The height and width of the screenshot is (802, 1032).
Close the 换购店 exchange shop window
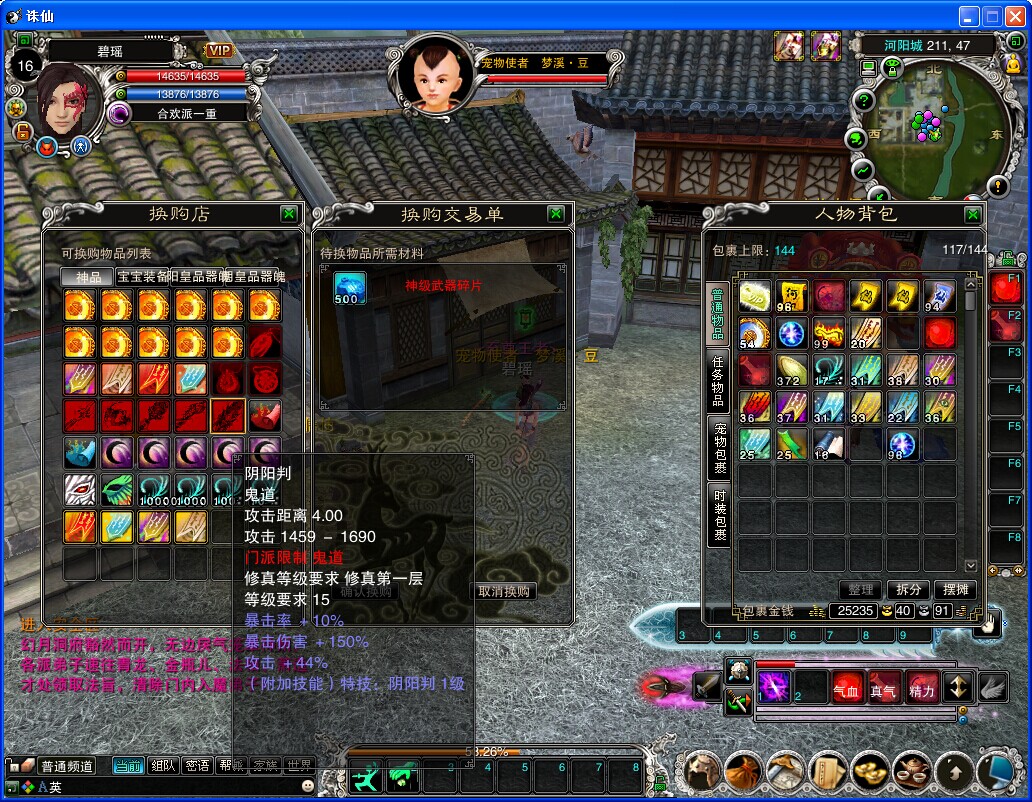288,214
